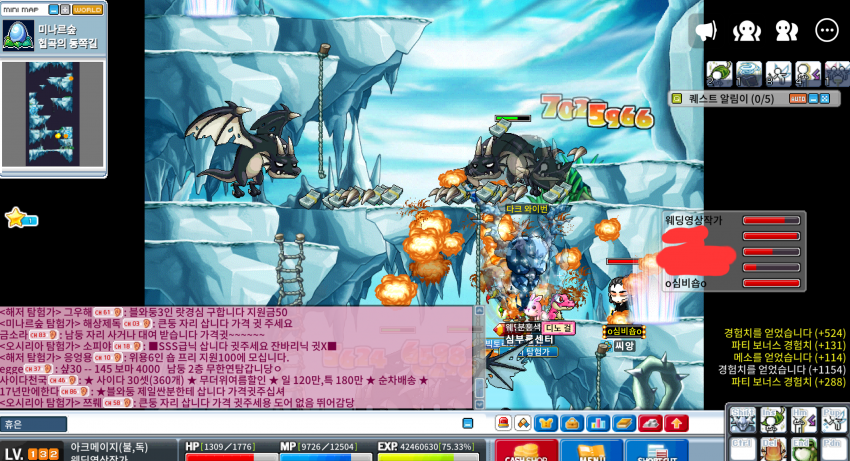
Task: Close the quest helper panel
Action: [x=826, y=99]
